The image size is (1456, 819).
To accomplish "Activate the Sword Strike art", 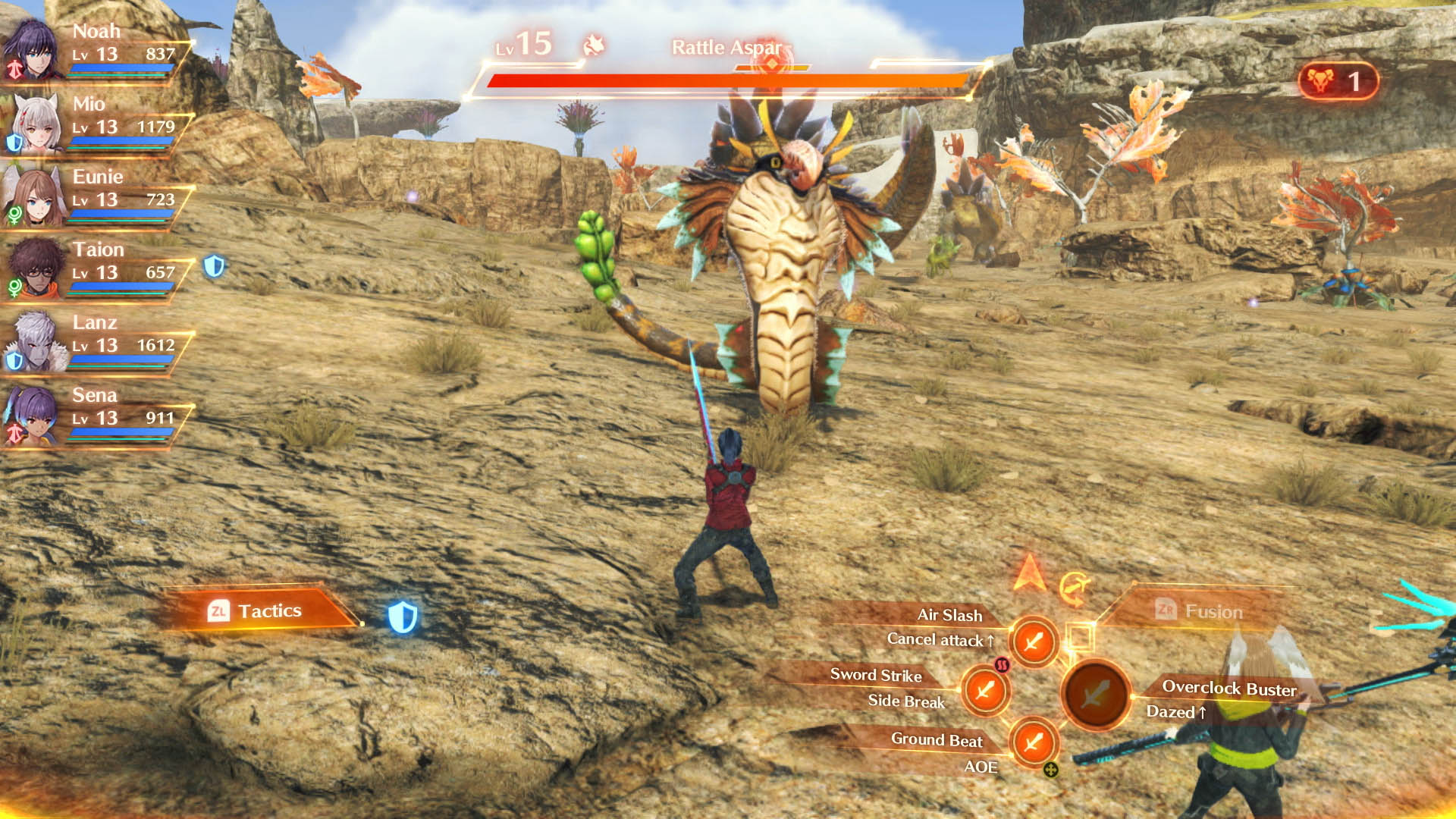I will (985, 691).
